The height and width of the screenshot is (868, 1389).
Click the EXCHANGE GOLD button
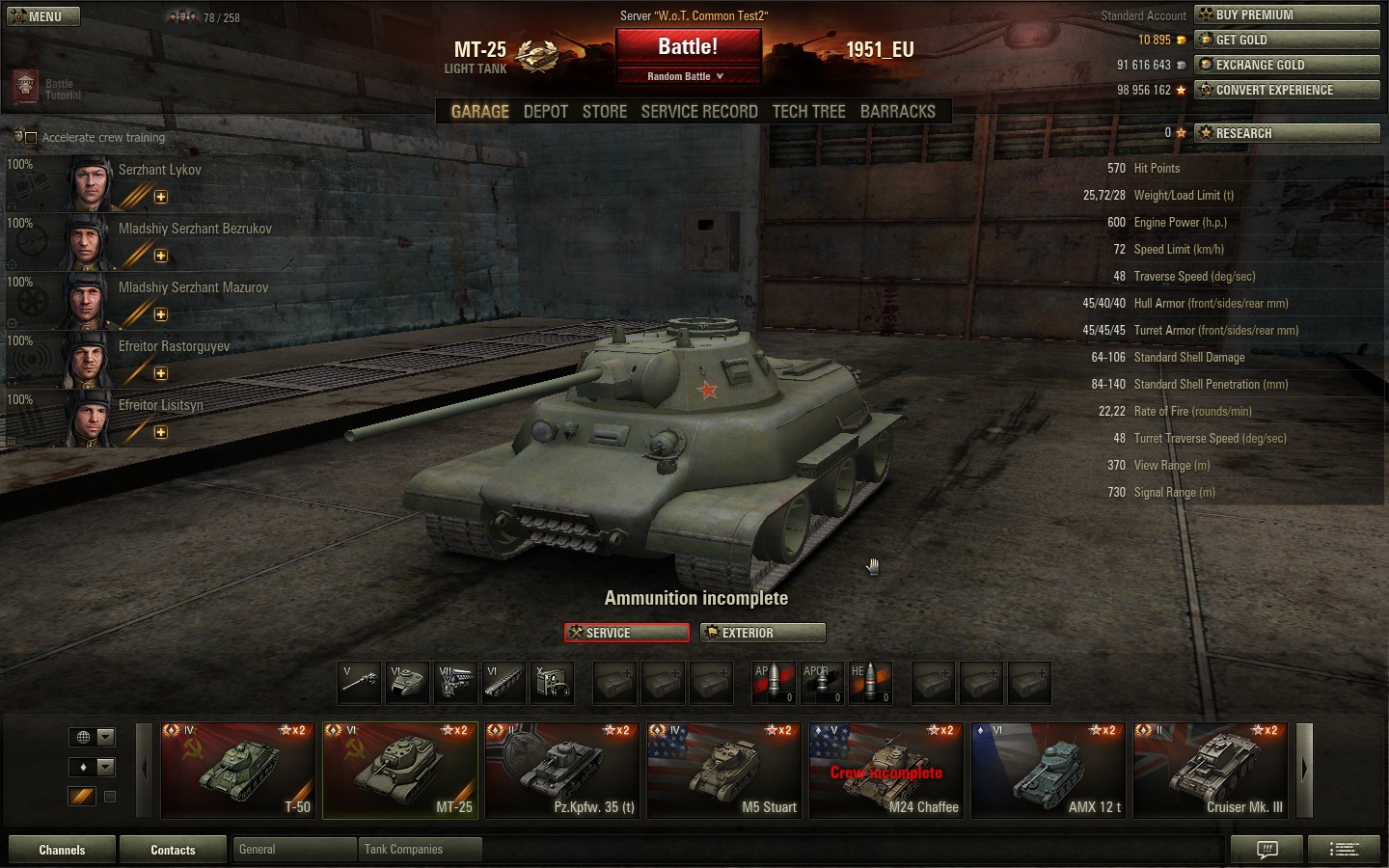(x=1287, y=65)
